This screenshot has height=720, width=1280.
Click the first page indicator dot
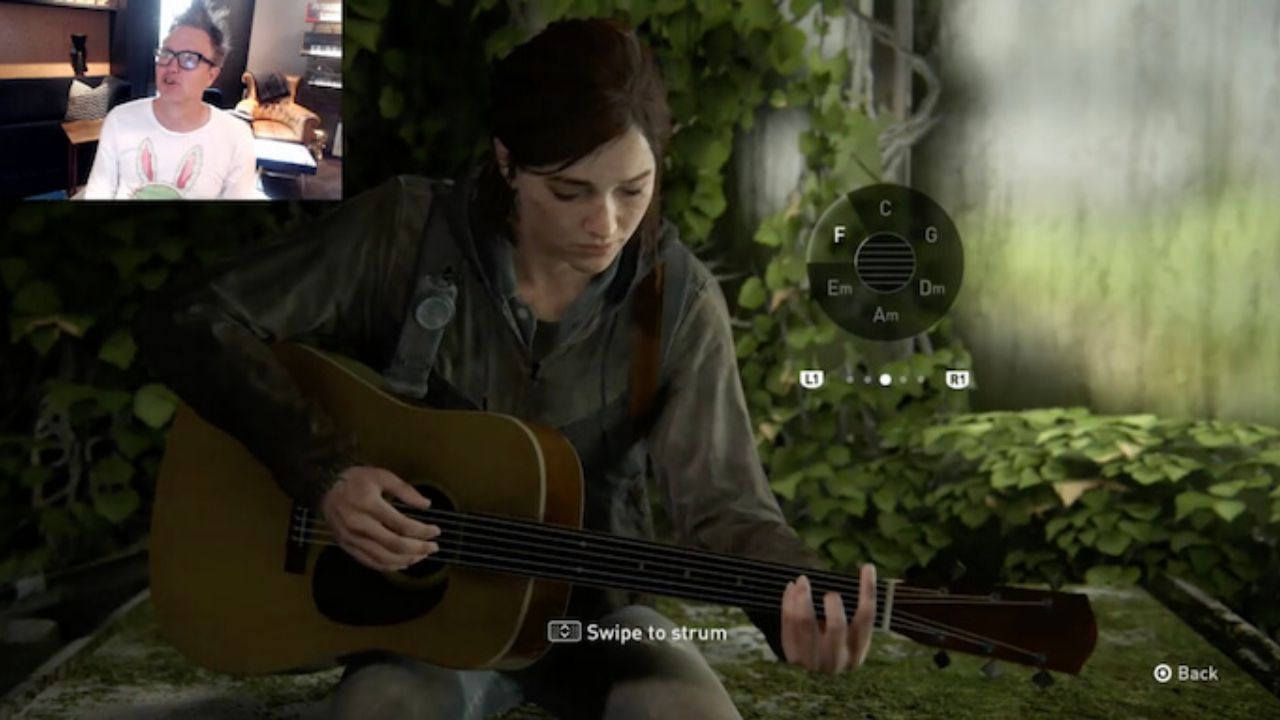point(849,378)
